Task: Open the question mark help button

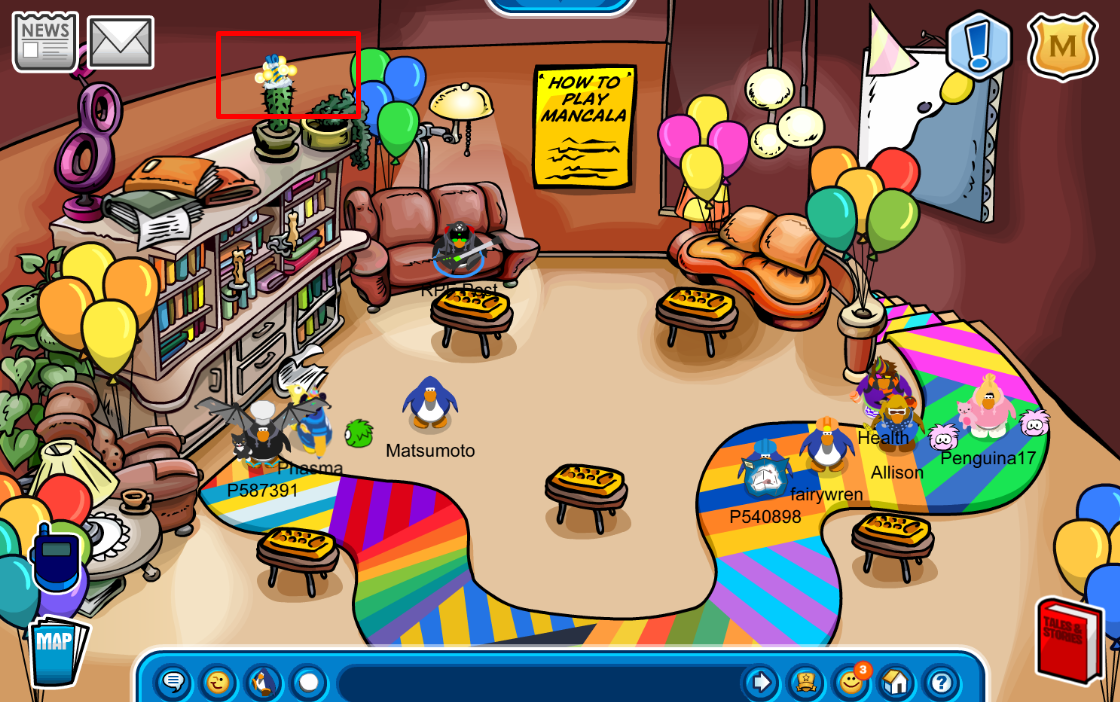Action: coord(940,683)
